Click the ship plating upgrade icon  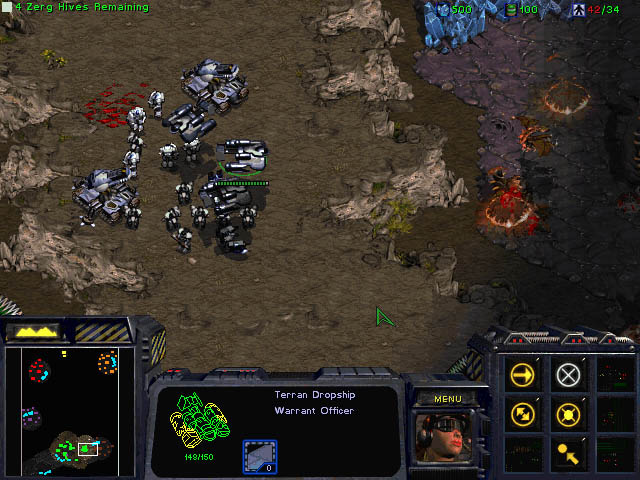pos(259,455)
